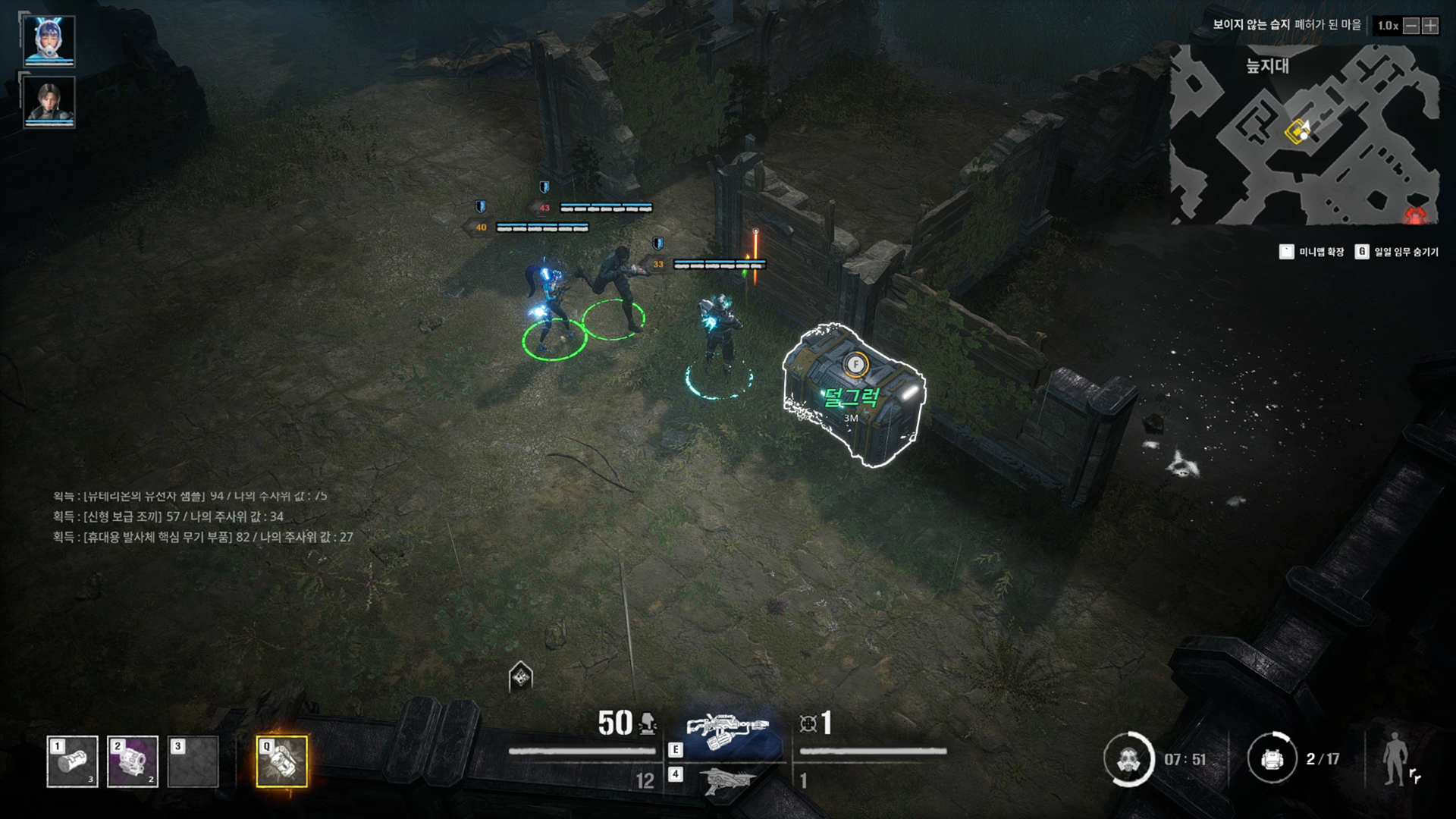Expand the minimap via 미니맵 확장
Viewport: 1456px width, 819px height.
(x=1313, y=252)
